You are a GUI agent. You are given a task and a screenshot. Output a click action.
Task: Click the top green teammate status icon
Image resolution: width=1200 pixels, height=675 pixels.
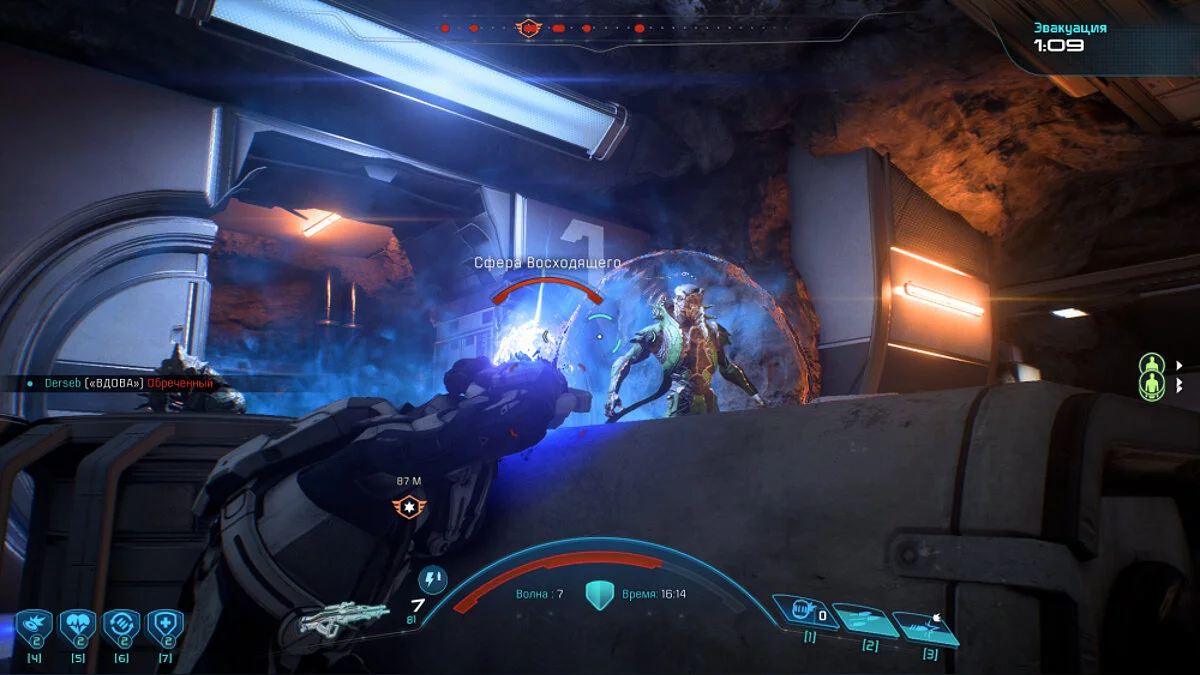click(1153, 364)
